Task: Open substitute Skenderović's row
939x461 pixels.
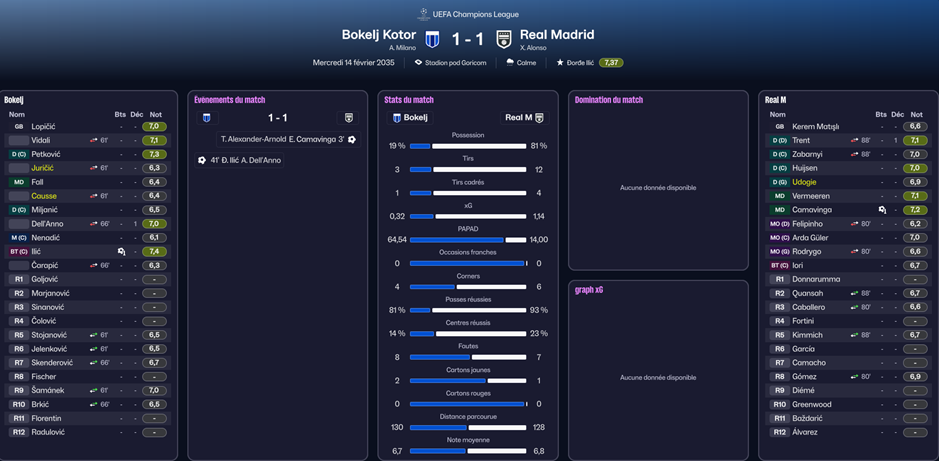Action: tap(53, 363)
